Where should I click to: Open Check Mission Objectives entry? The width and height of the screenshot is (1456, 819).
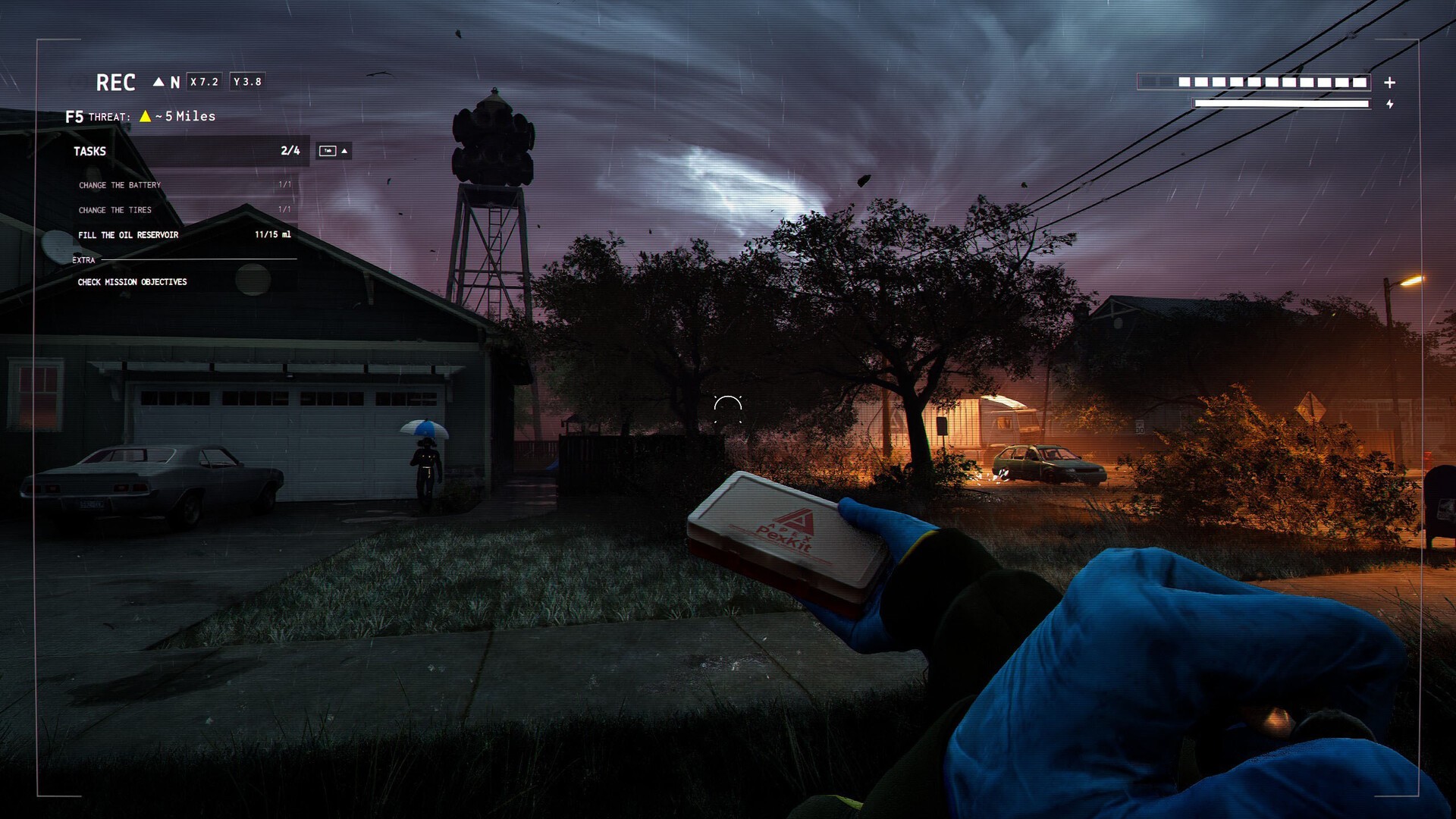tap(132, 282)
